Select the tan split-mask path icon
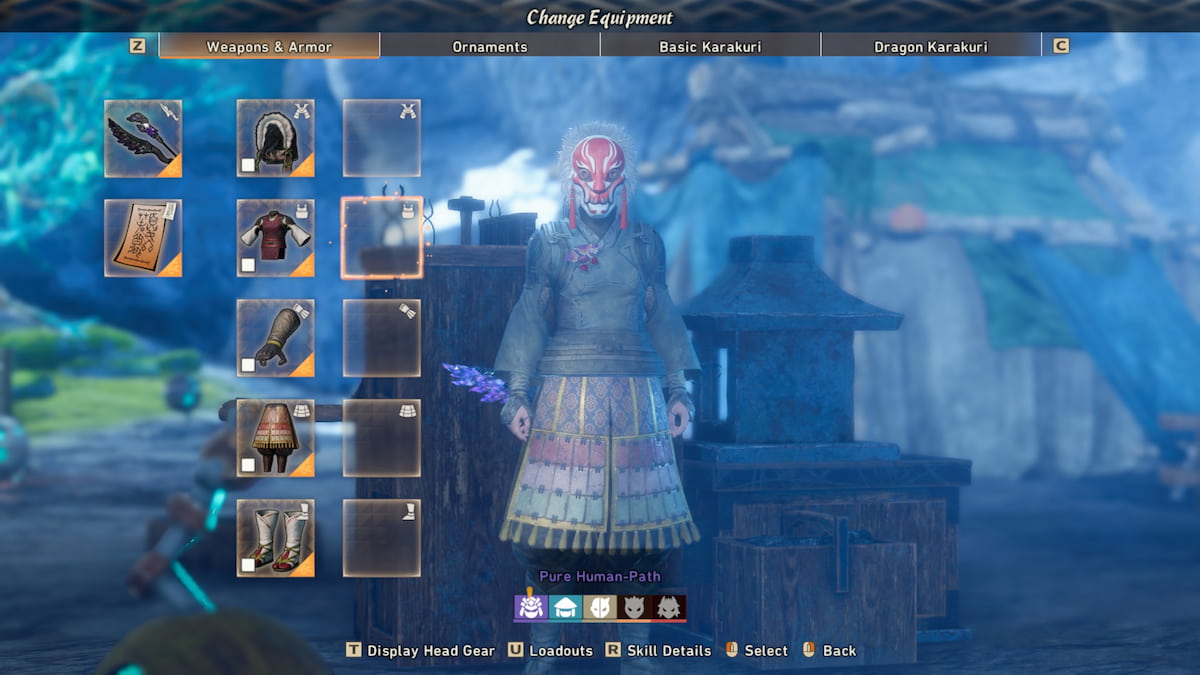1200x675 pixels. [599, 607]
